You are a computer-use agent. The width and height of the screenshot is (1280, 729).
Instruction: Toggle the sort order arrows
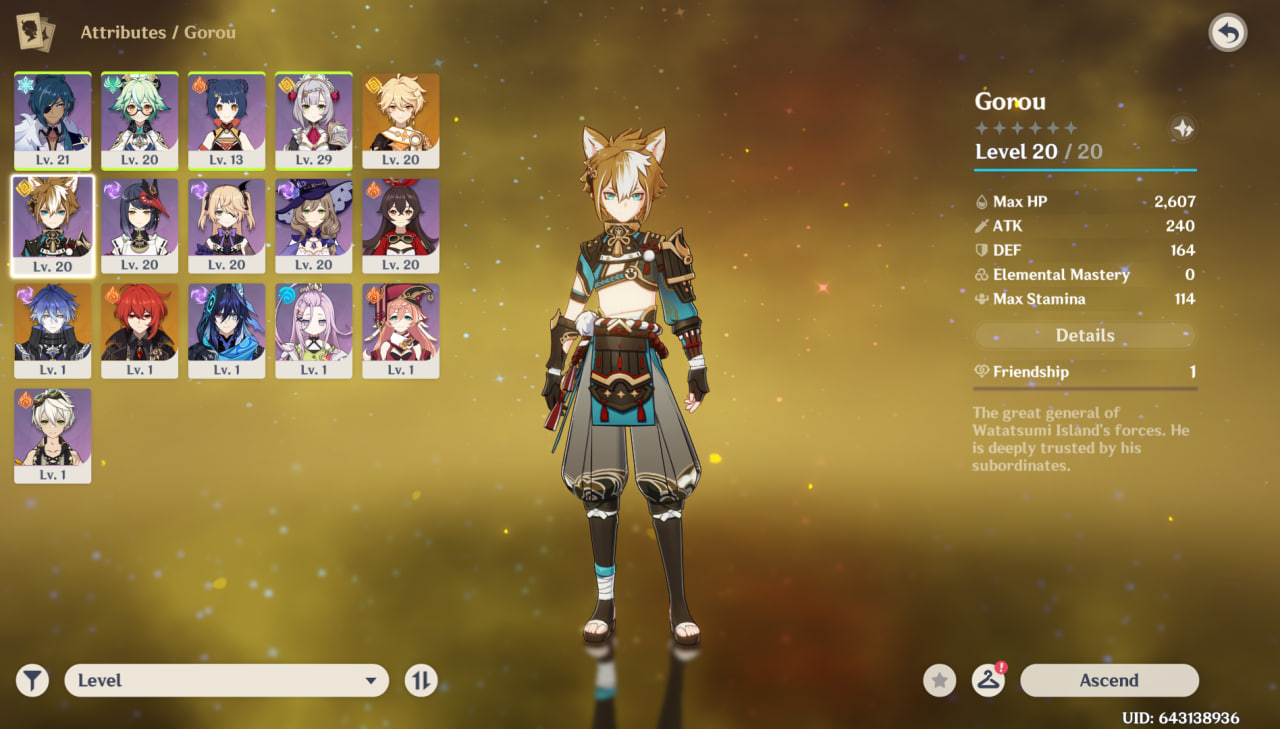click(x=421, y=681)
